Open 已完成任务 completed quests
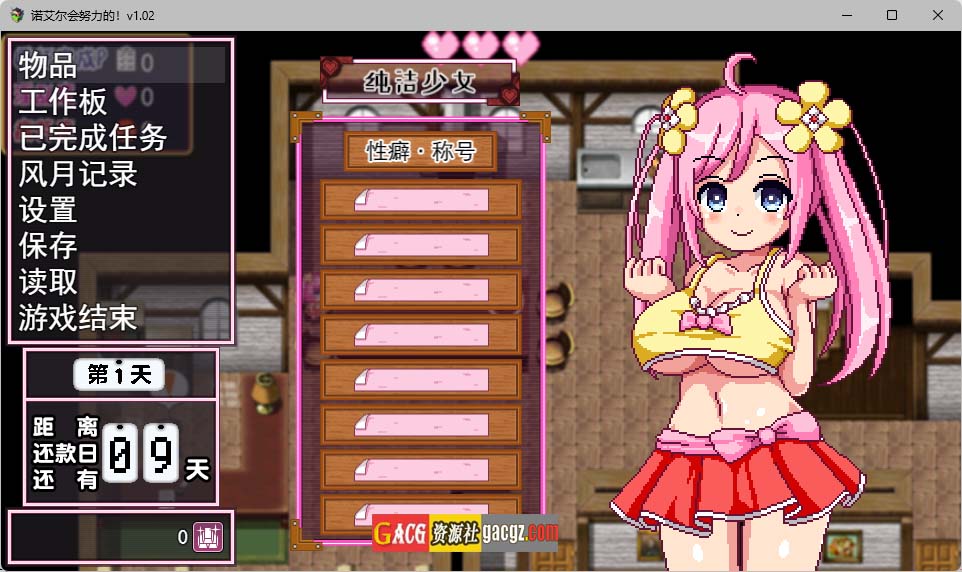 point(93,138)
